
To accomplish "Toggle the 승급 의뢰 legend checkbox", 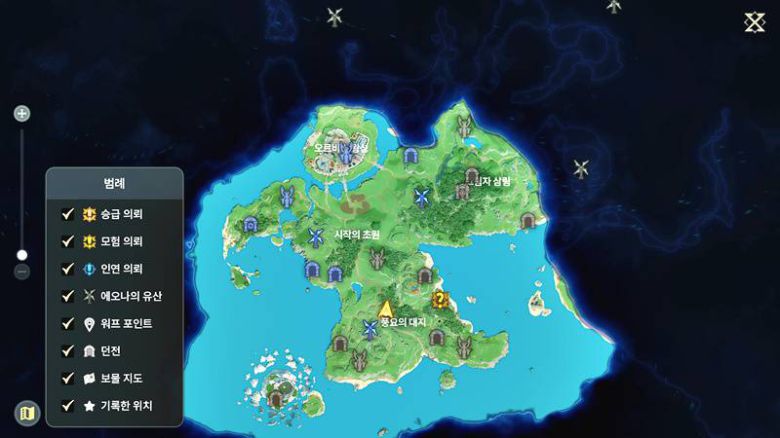I will pos(68,214).
